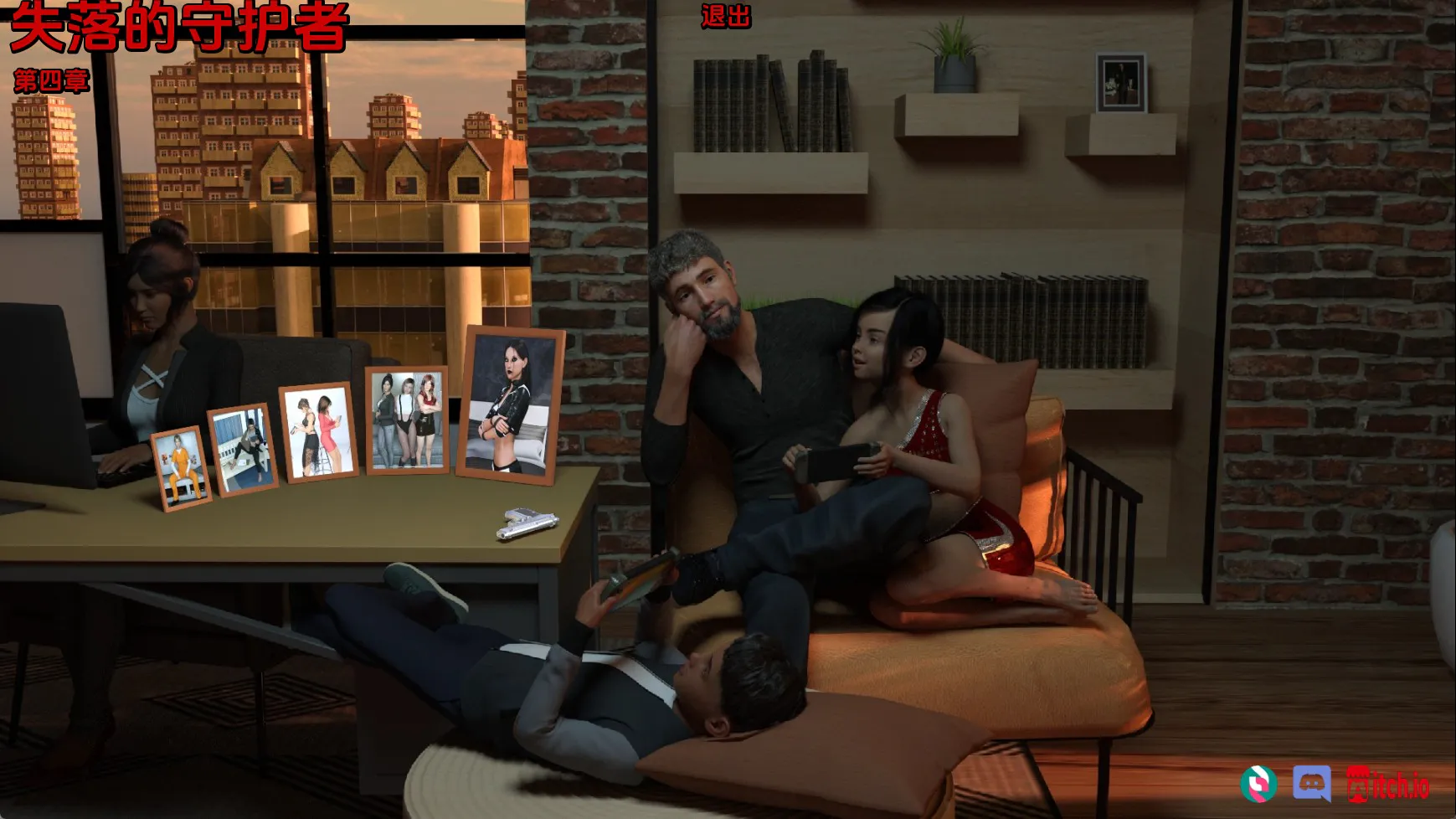
Task: Visit the itch.io page link
Action: [1388, 785]
